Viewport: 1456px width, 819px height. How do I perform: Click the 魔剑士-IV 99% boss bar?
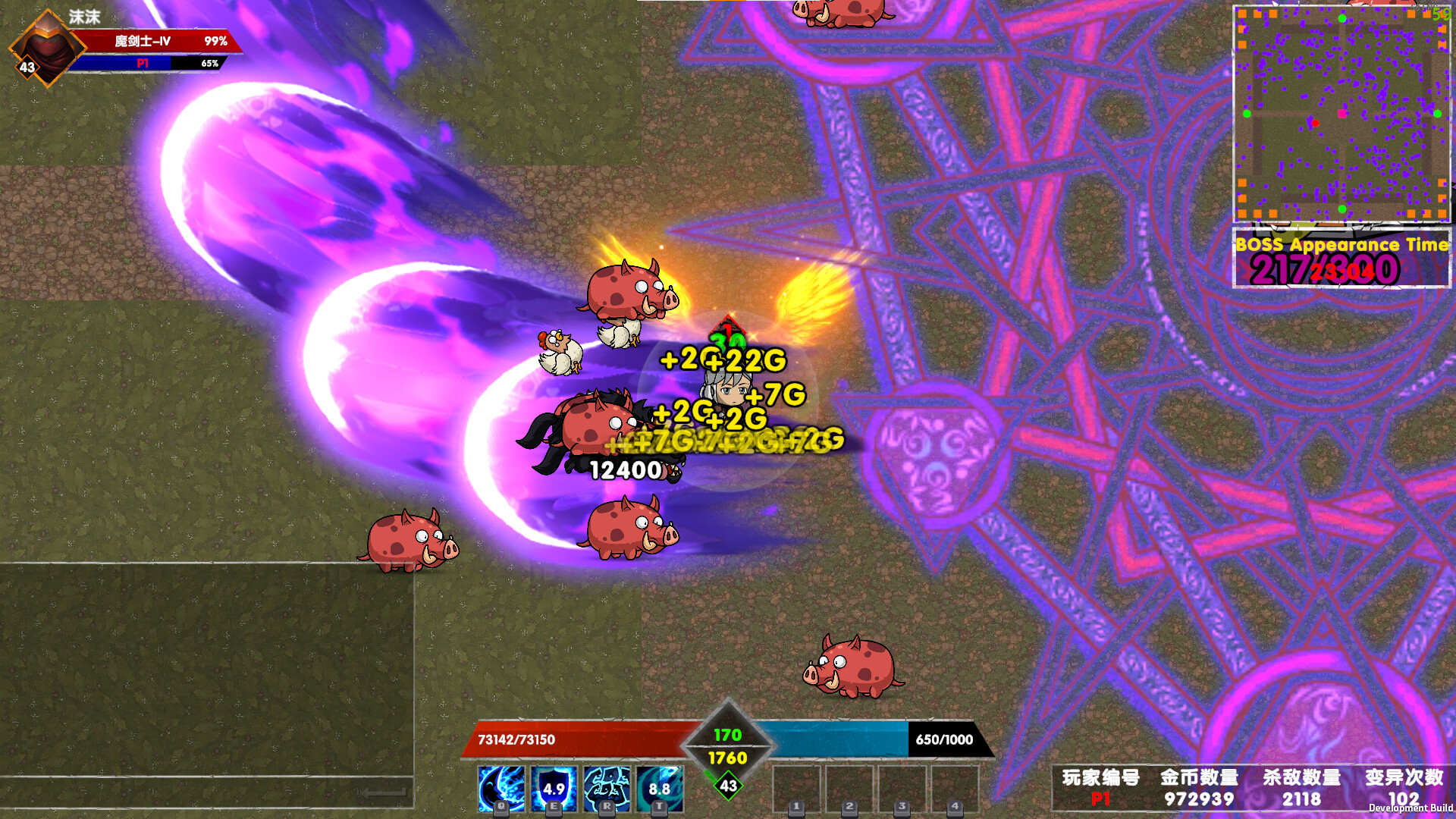tap(152, 43)
